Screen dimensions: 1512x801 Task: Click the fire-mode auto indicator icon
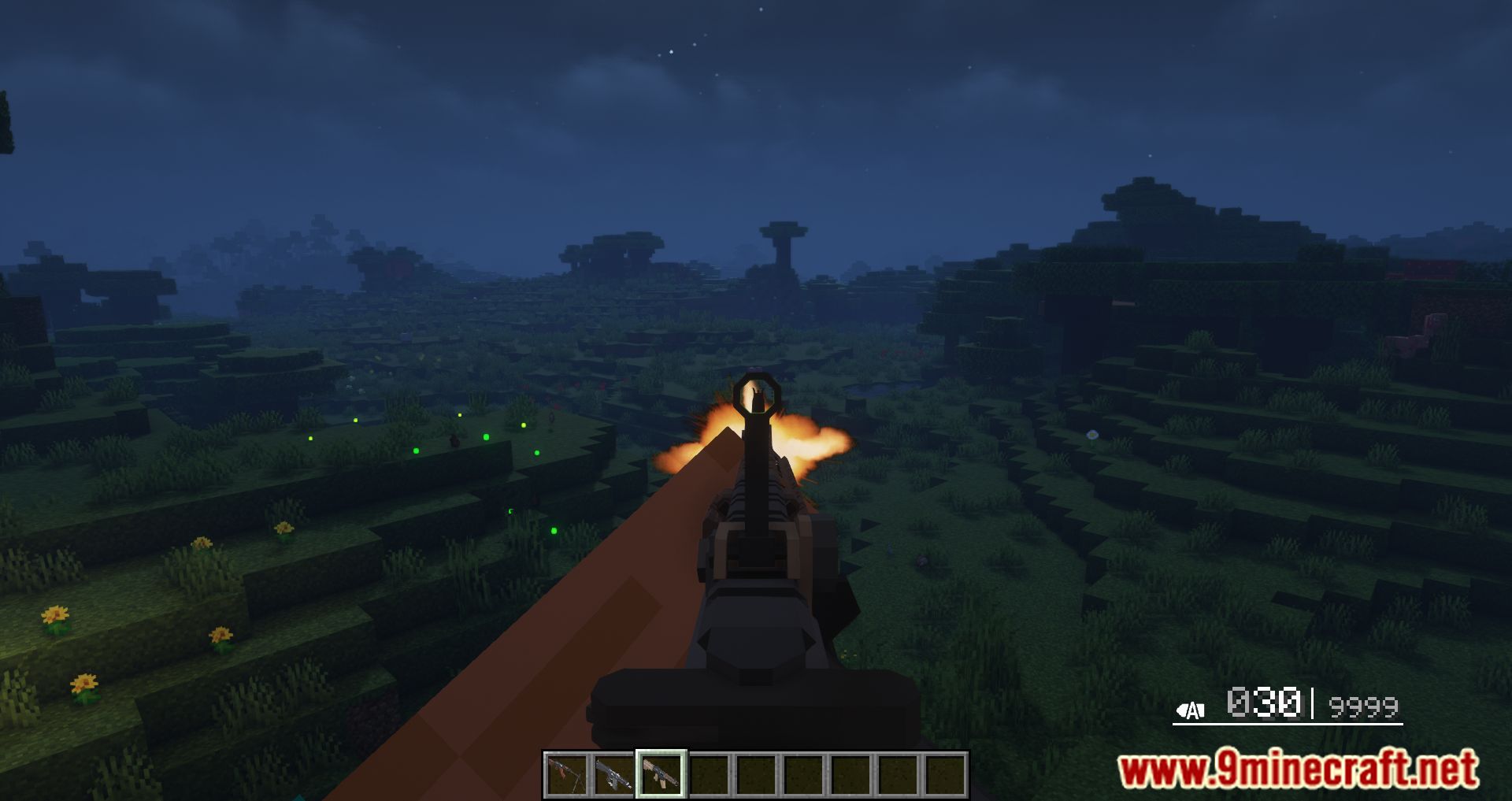(x=1191, y=709)
